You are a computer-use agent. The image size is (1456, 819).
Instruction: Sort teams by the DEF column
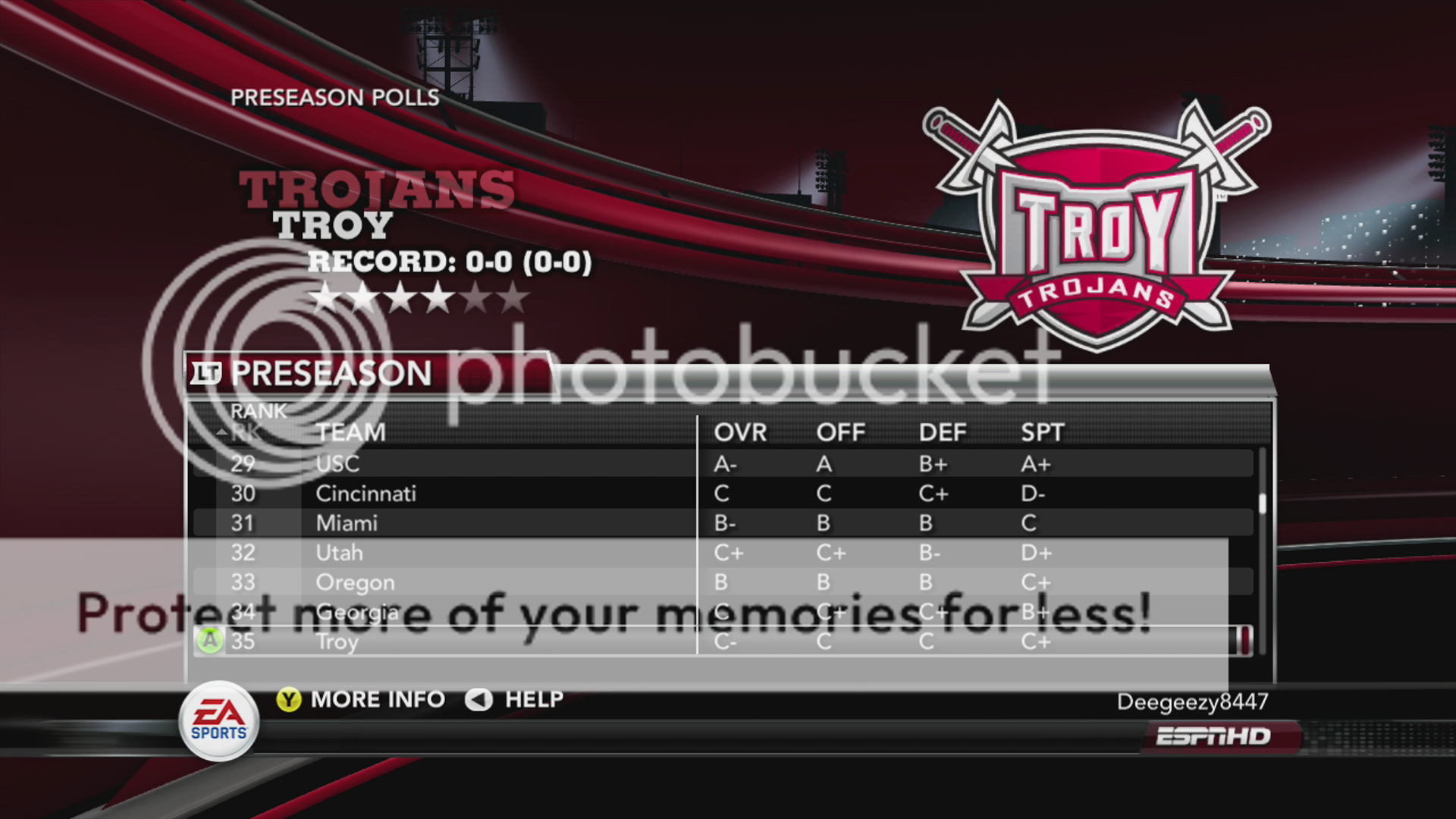coord(943,432)
